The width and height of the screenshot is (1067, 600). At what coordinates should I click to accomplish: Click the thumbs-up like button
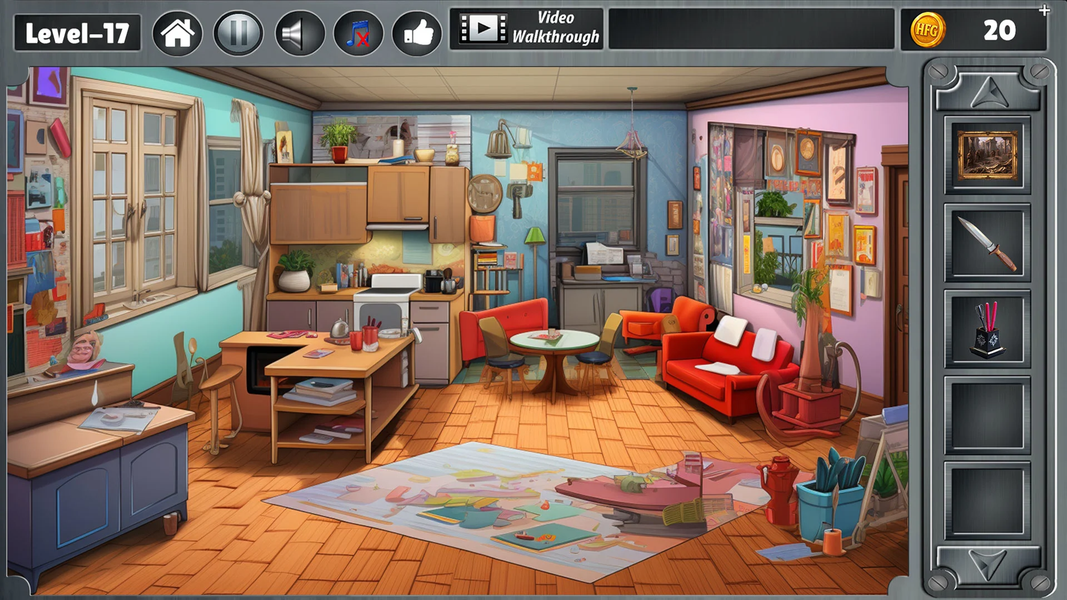(417, 33)
